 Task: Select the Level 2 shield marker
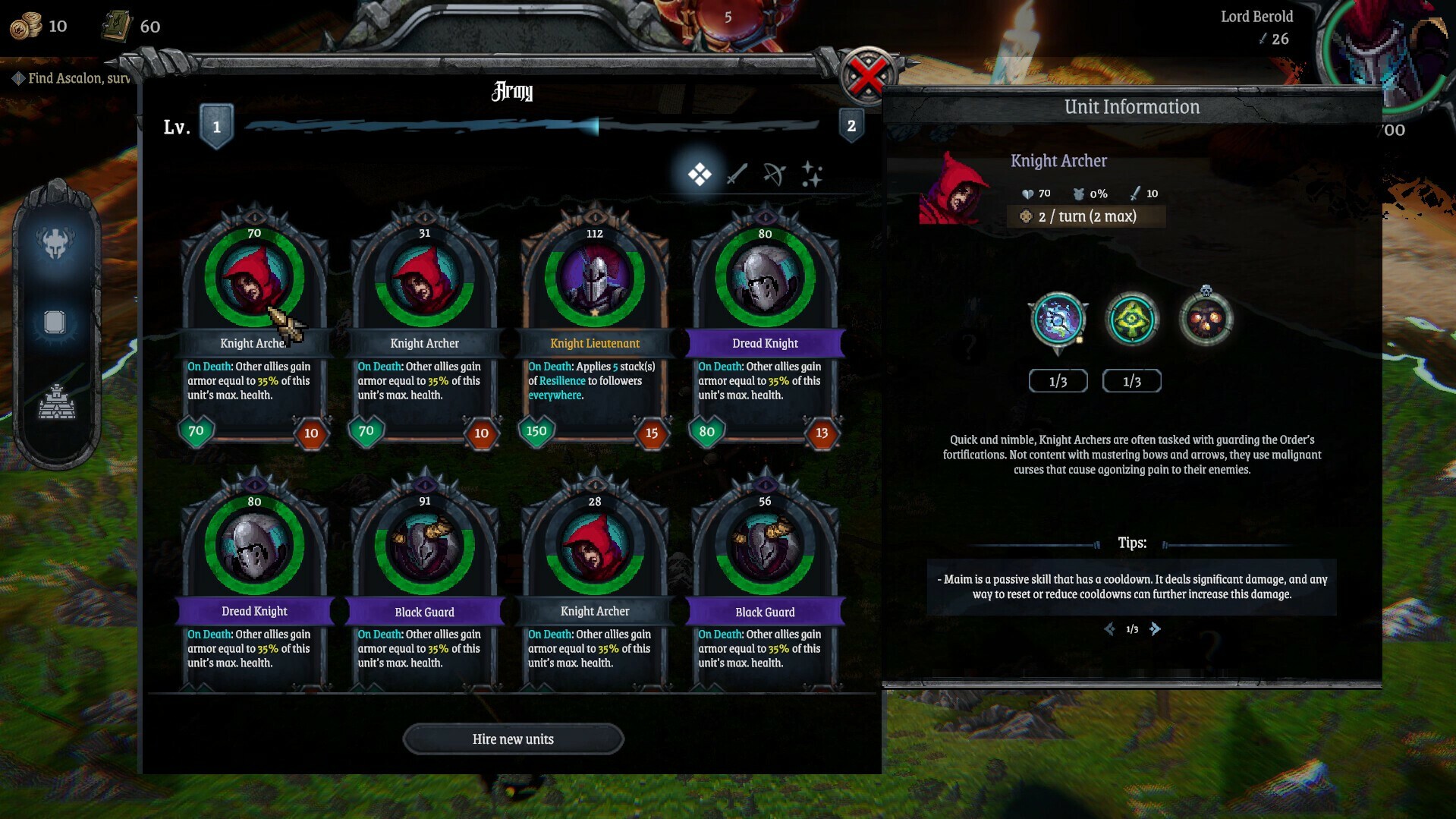point(851,126)
